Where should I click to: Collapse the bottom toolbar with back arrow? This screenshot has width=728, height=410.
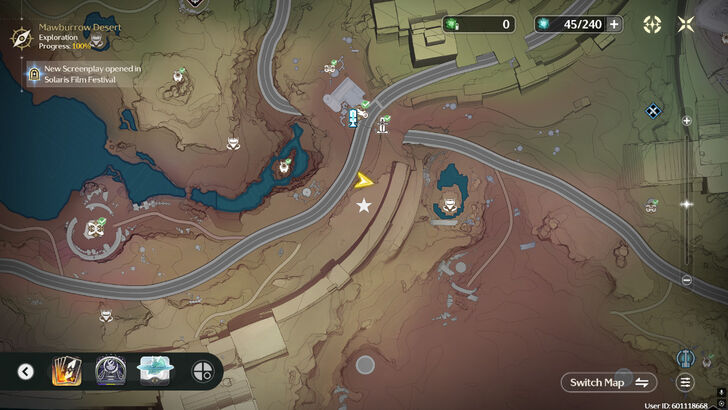point(26,372)
